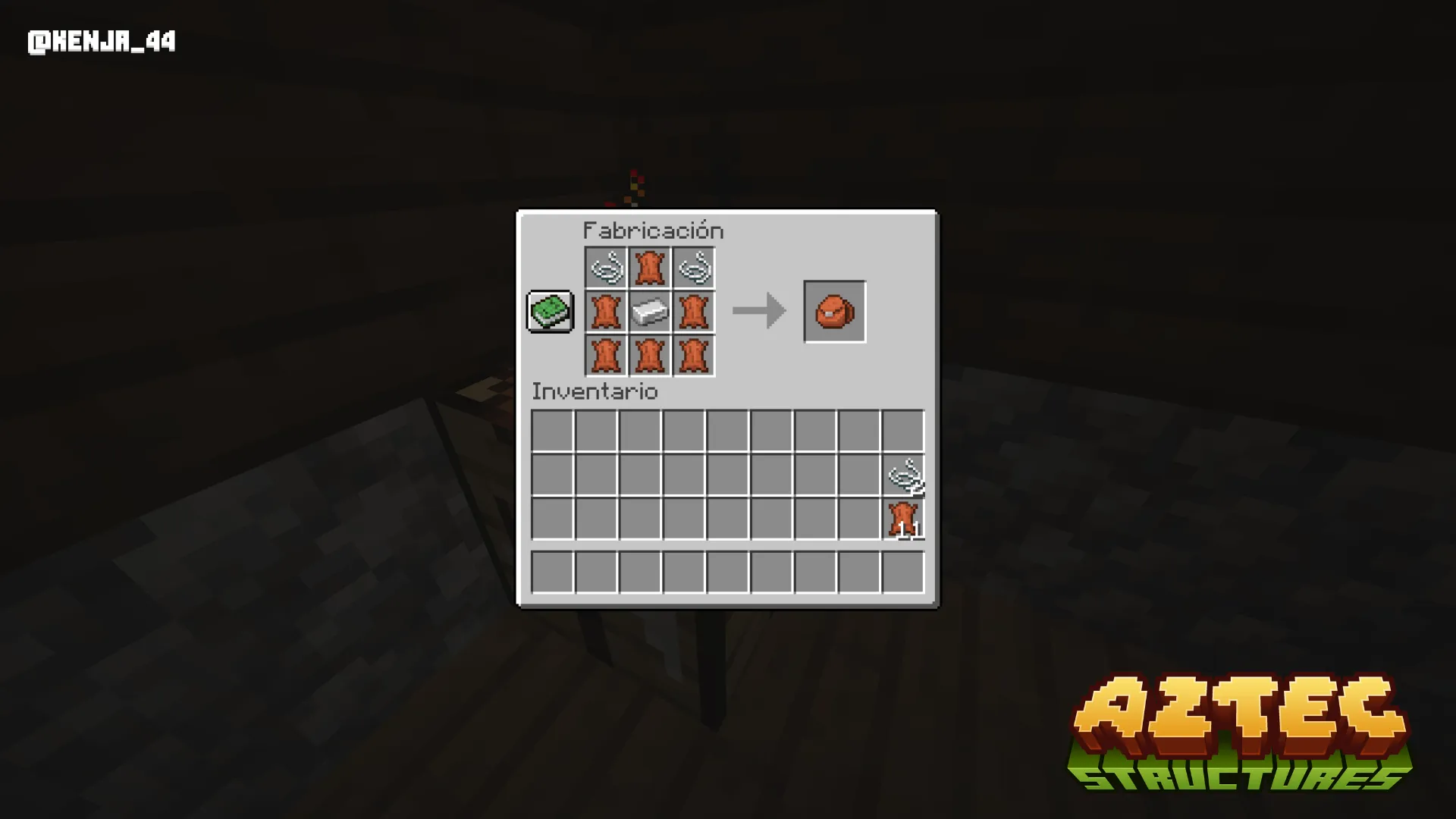Click the Inventario label
The image size is (1456, 819).
(x=594, y=392)
